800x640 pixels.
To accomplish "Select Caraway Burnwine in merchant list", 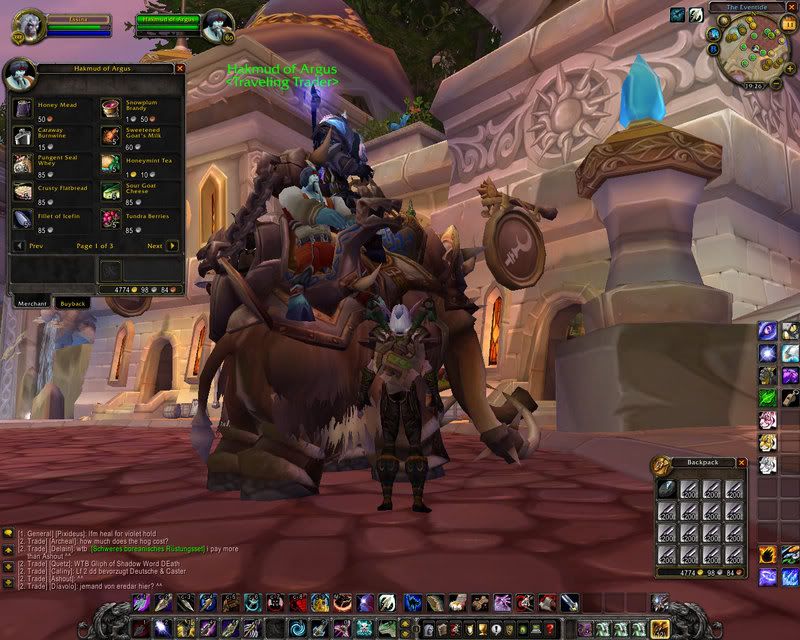I will click(23, 136).
